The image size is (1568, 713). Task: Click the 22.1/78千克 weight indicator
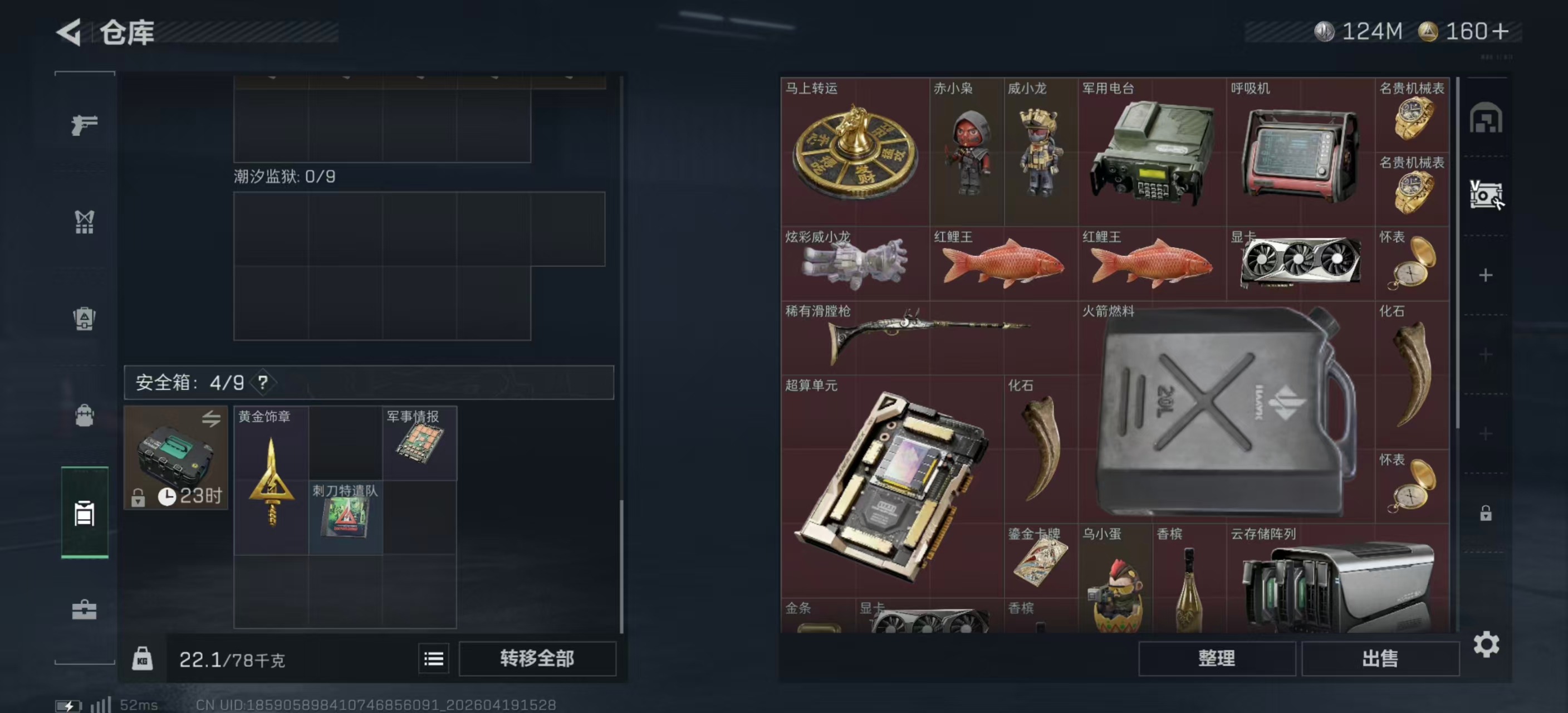click(231, 659)
